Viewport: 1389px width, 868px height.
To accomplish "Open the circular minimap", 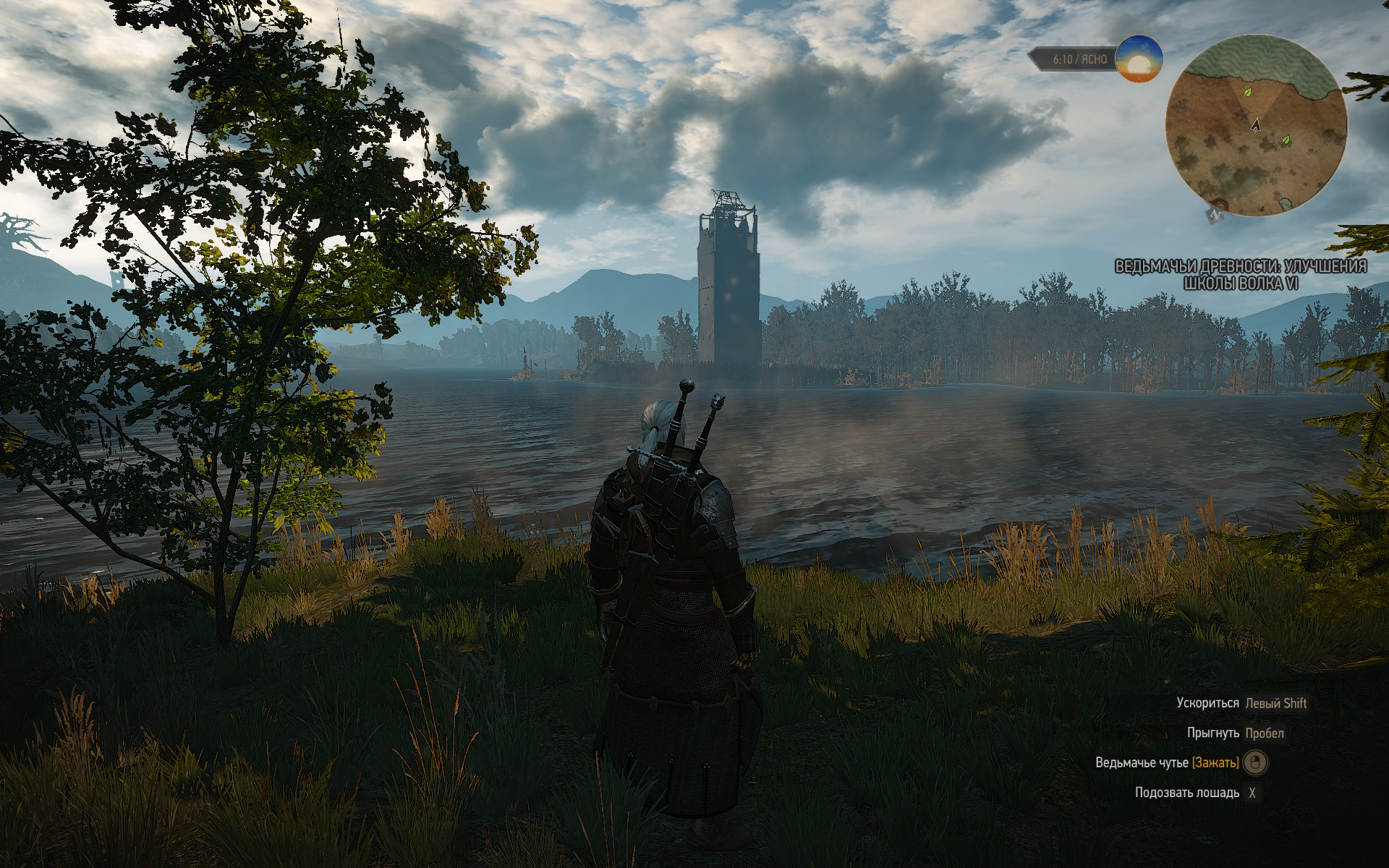I will [1256, 126].
